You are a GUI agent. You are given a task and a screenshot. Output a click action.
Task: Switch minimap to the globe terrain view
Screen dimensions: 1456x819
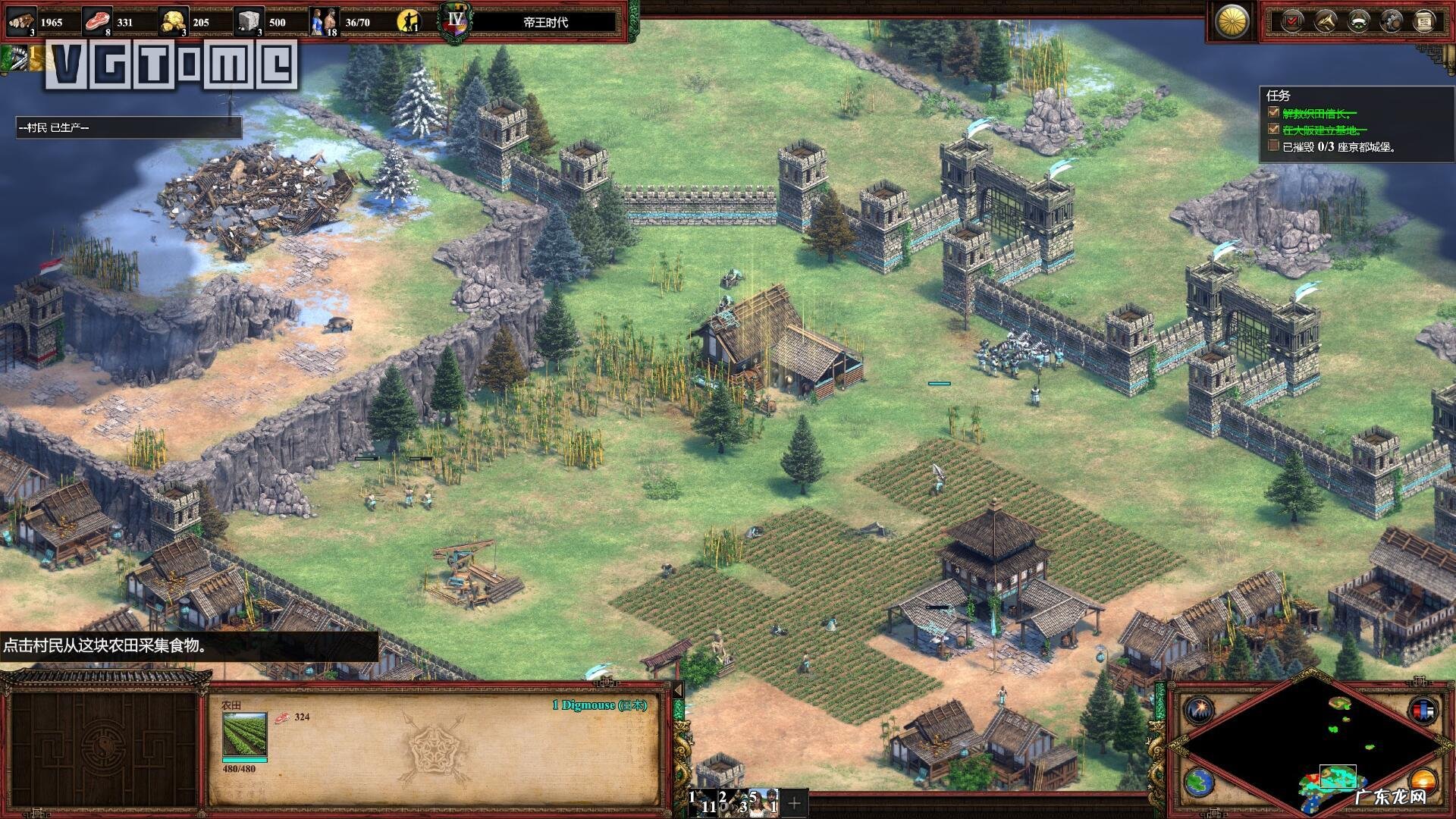[x=1200, y=781]
